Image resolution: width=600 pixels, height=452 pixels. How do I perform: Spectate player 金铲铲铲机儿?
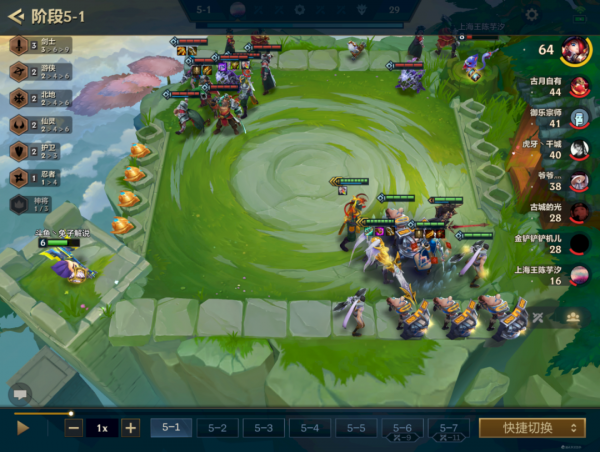[x=578, y=244]
